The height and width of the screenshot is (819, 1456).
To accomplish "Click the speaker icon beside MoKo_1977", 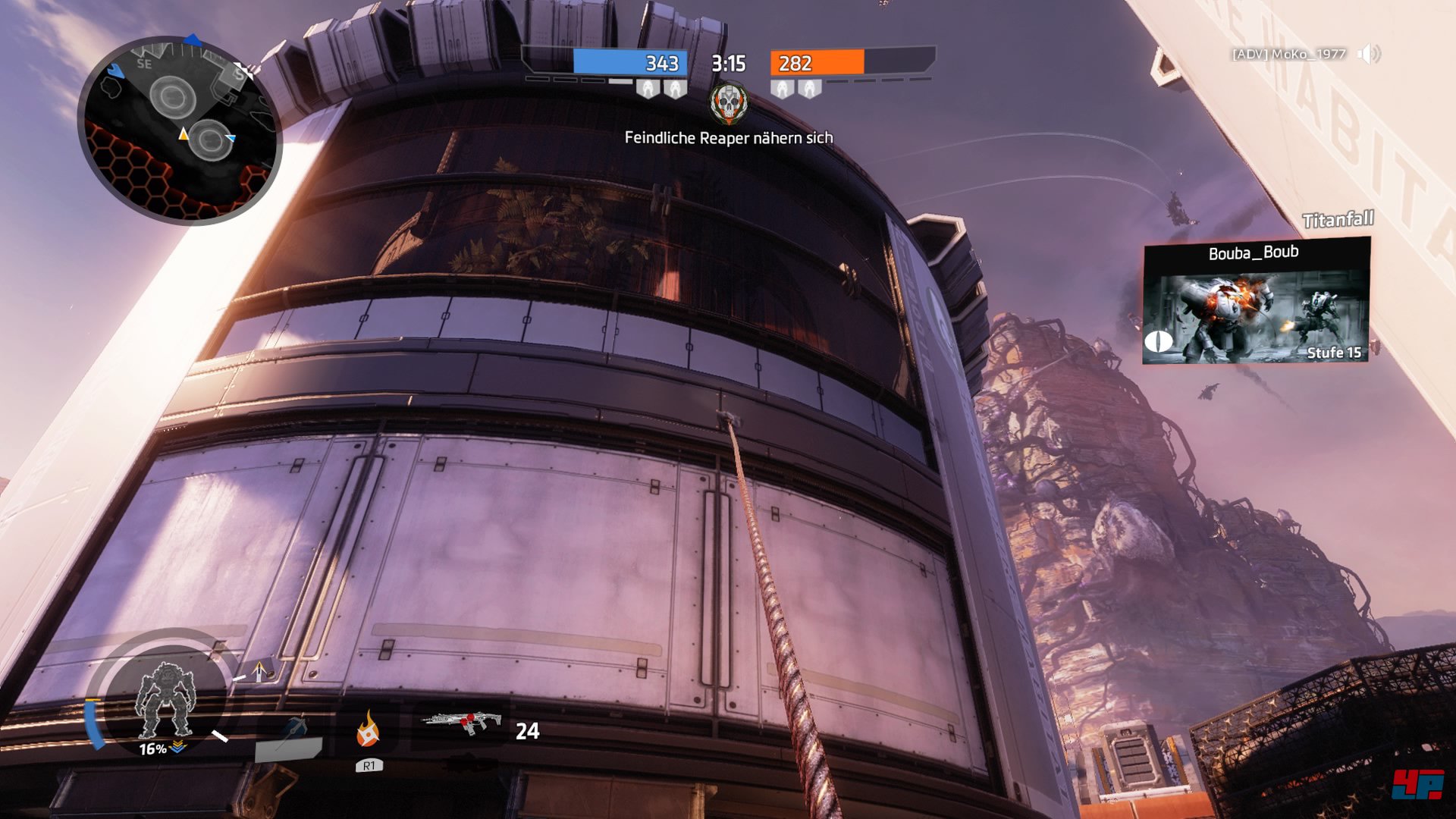I will point(1368,54).
